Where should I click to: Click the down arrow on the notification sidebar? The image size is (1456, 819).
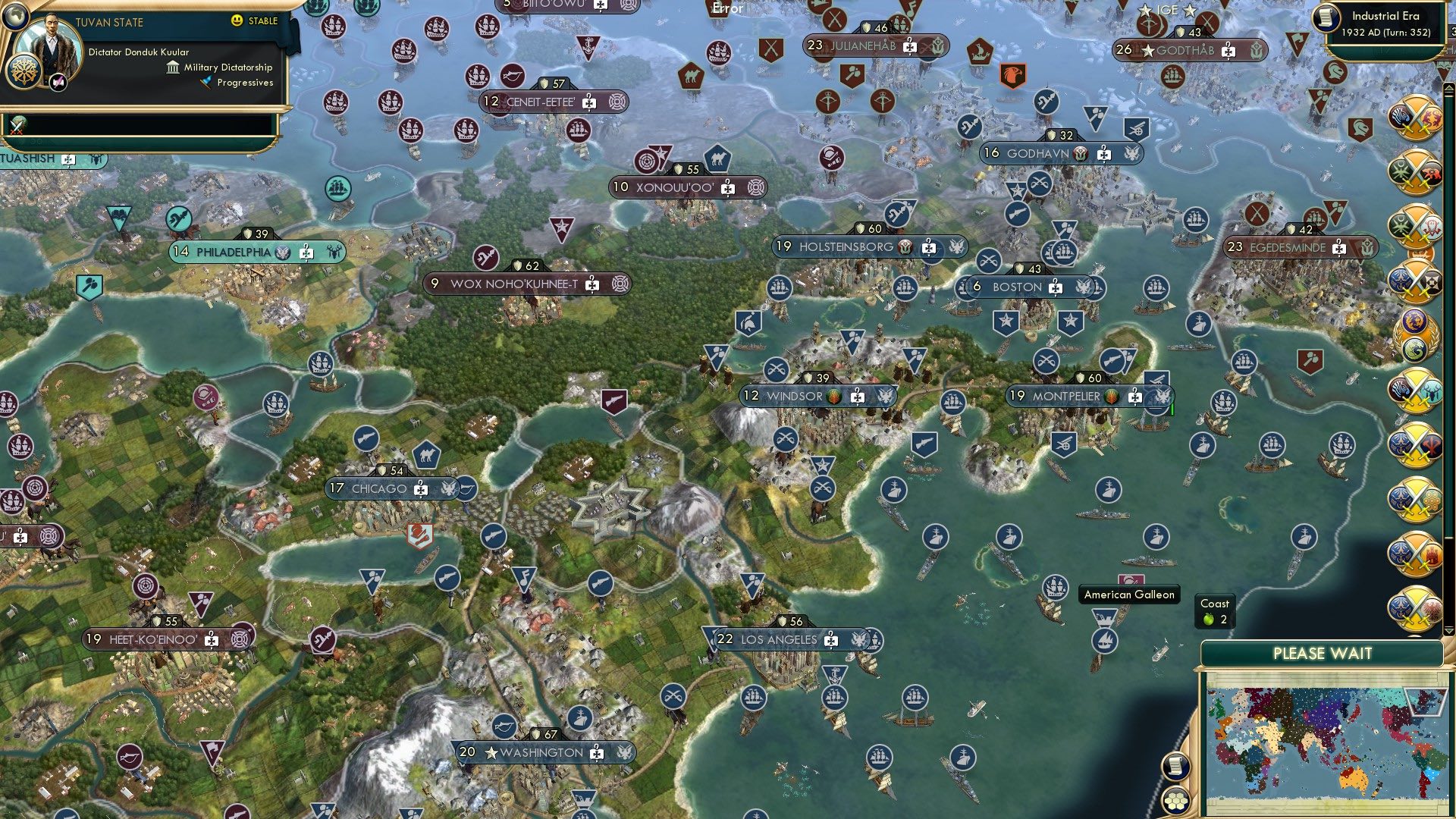[x=1448, y=630]
